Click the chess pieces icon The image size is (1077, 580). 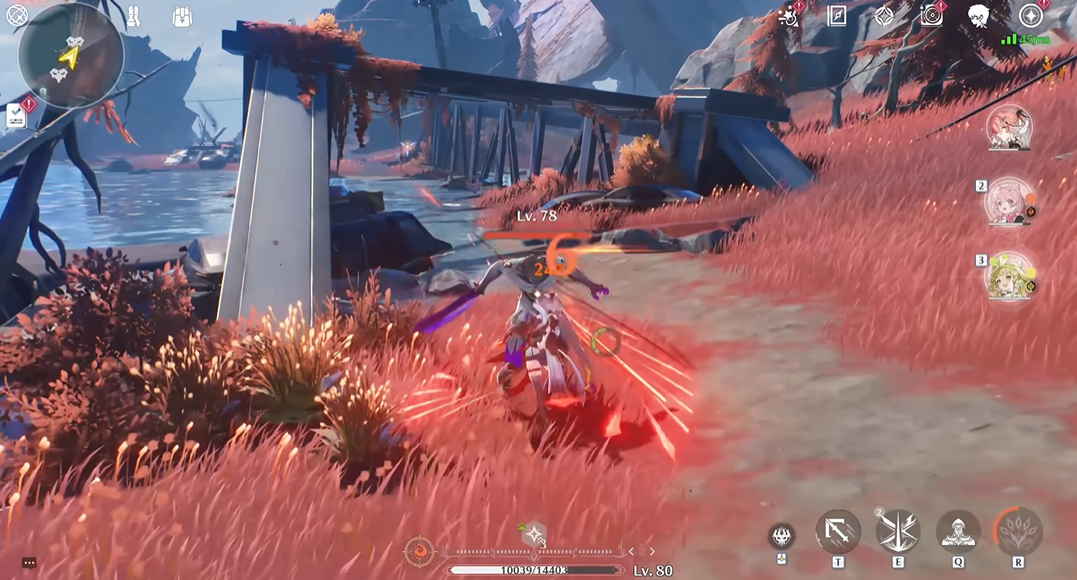[133, 15]
